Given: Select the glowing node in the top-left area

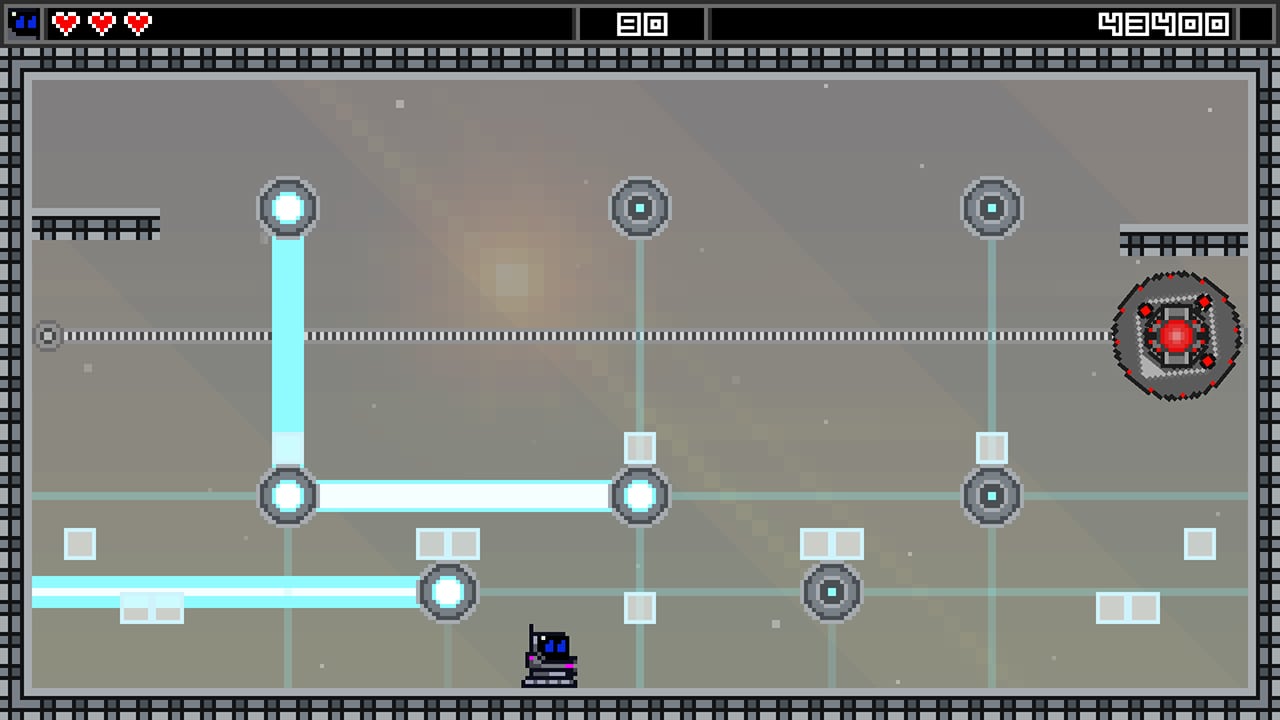Looking at the screenshot, I should [288, 207].
